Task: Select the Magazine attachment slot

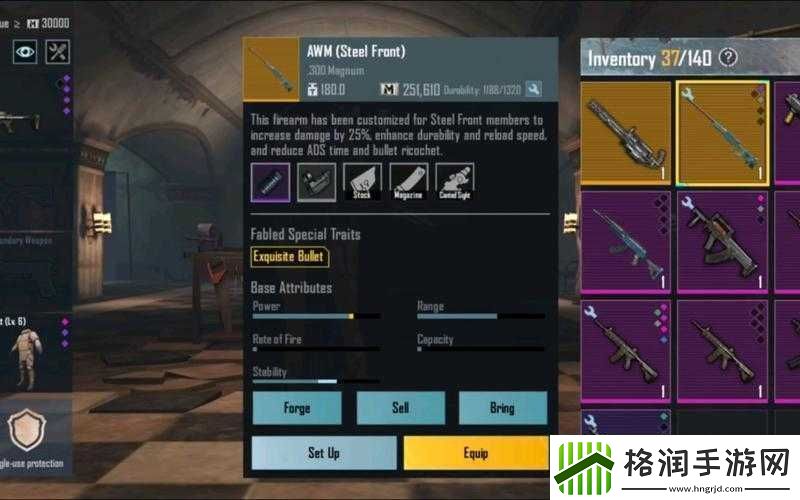Action: 408,183
